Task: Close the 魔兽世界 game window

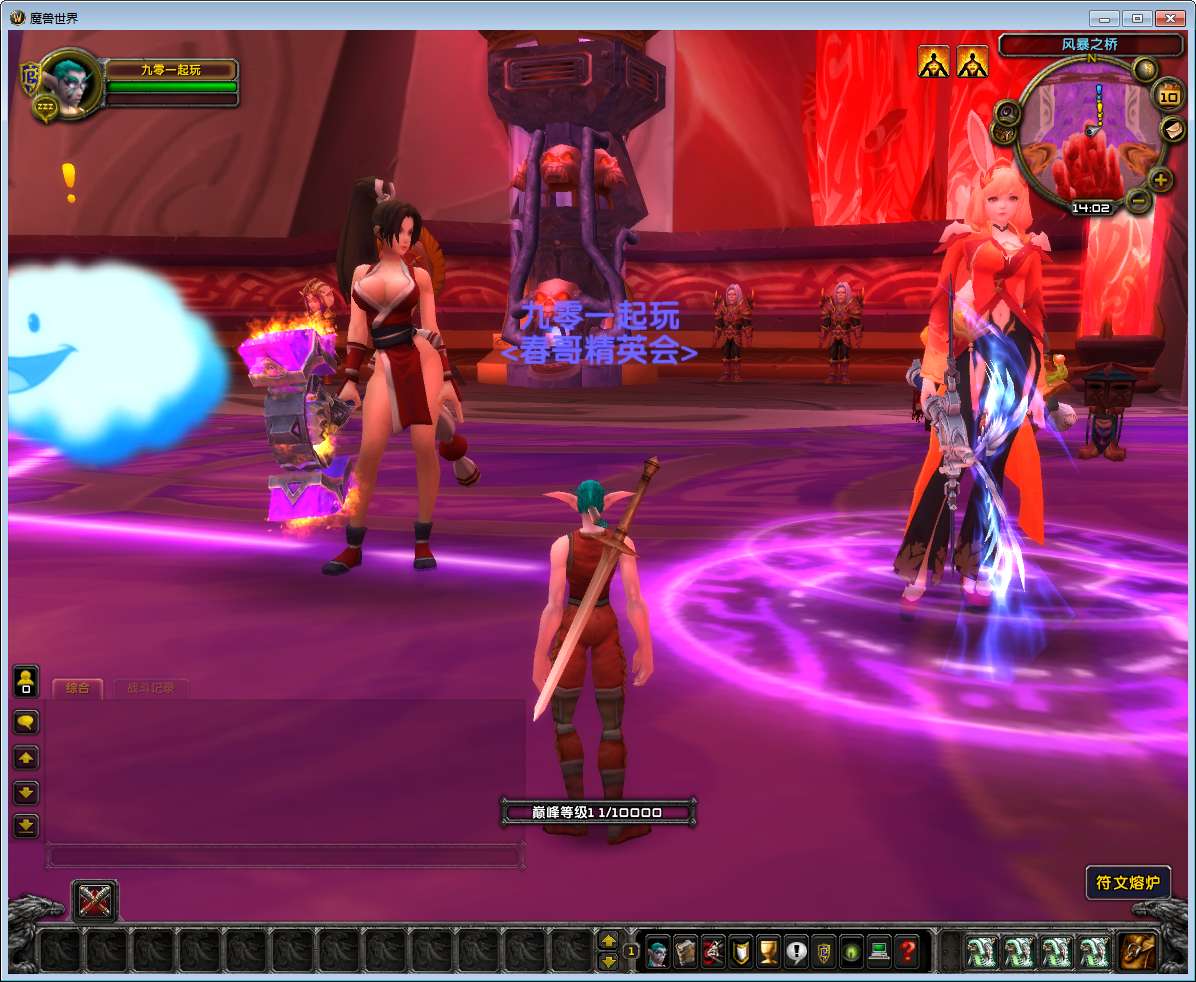Action: (x=1168, y=18)
